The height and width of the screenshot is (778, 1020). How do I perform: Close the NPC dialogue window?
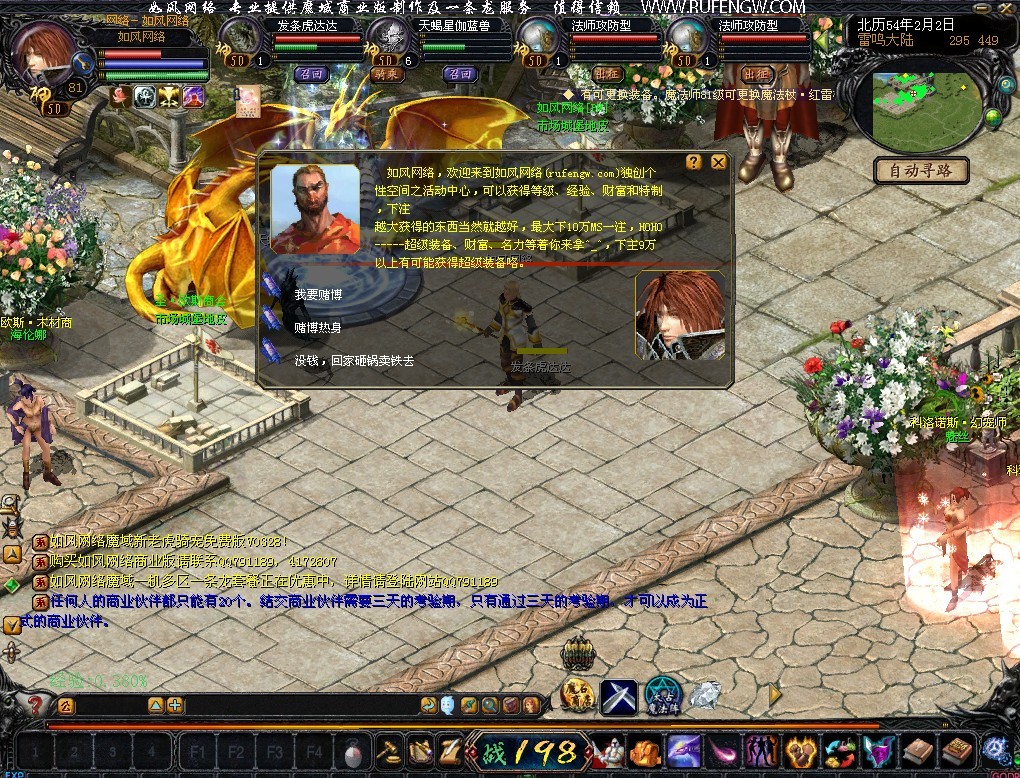tap(718, 162)
